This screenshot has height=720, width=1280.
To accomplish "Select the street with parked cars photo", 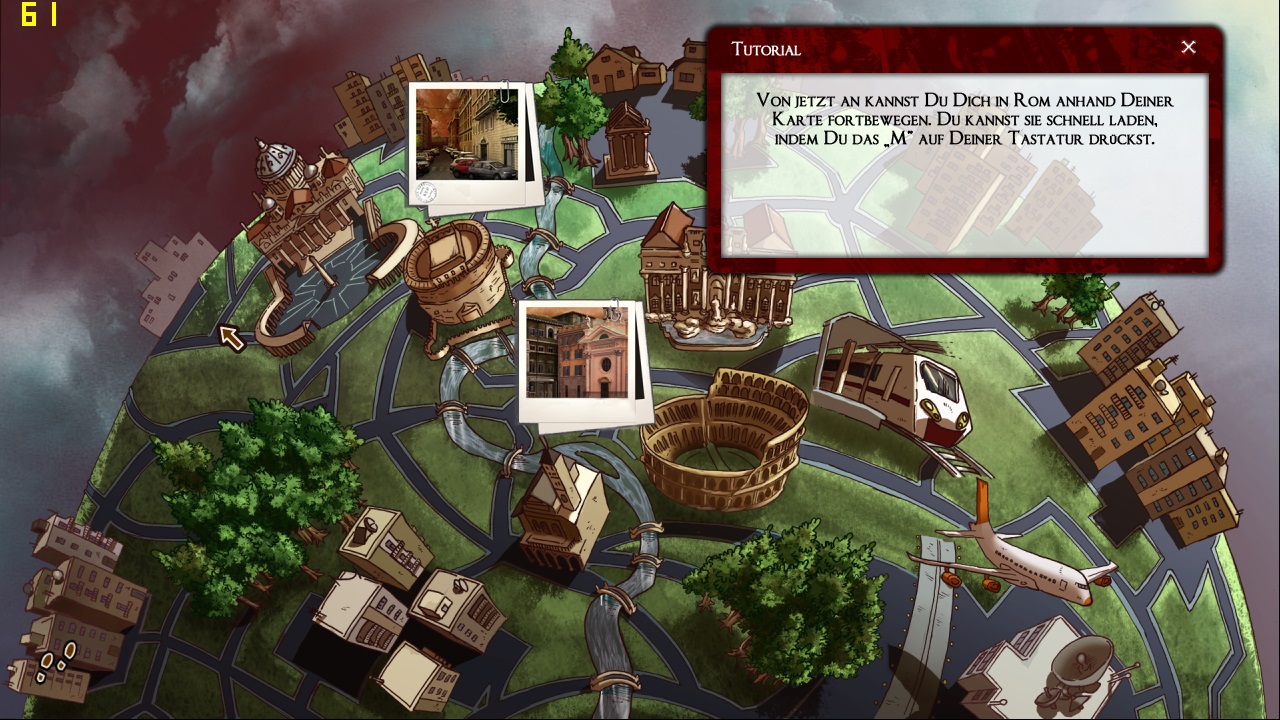I will [x=467, y=135].
